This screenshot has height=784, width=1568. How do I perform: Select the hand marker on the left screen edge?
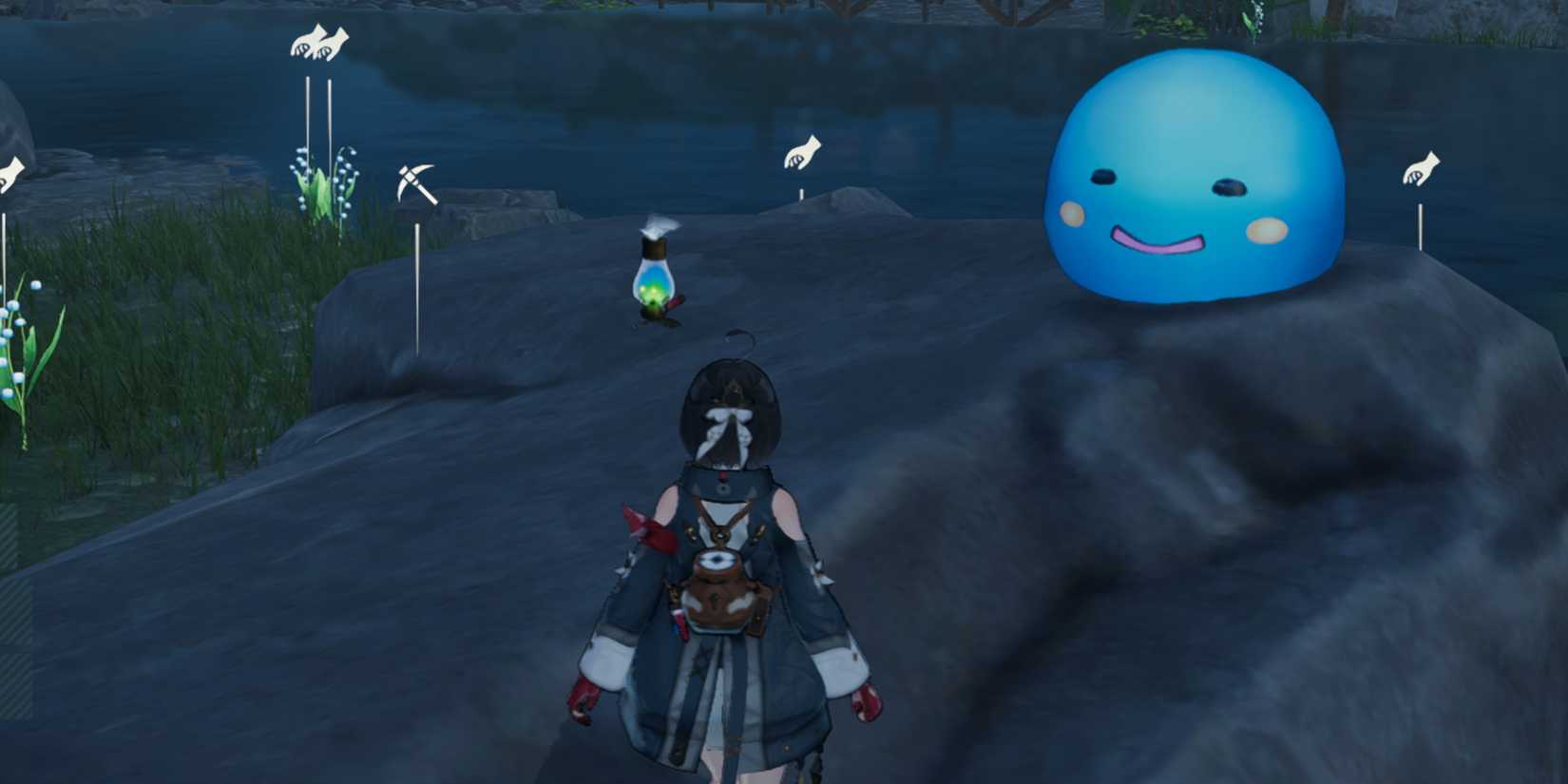(x=10, y=173)
